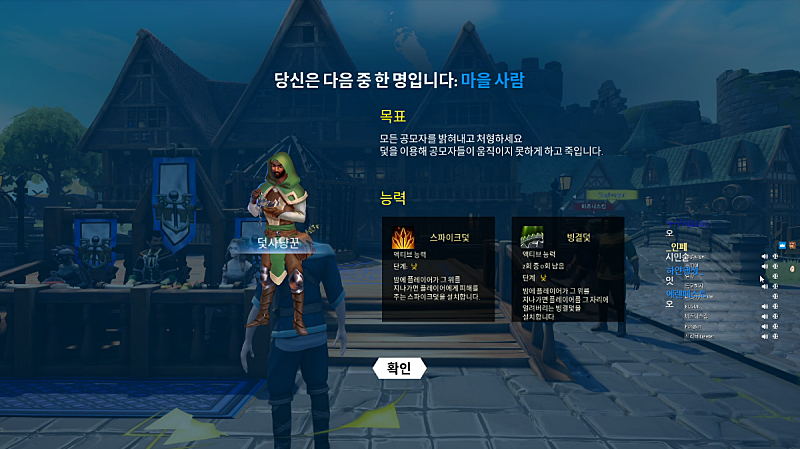800x449 pixels.
Task: Confirm the role with the 확인 button
Action: click(398, 368)
